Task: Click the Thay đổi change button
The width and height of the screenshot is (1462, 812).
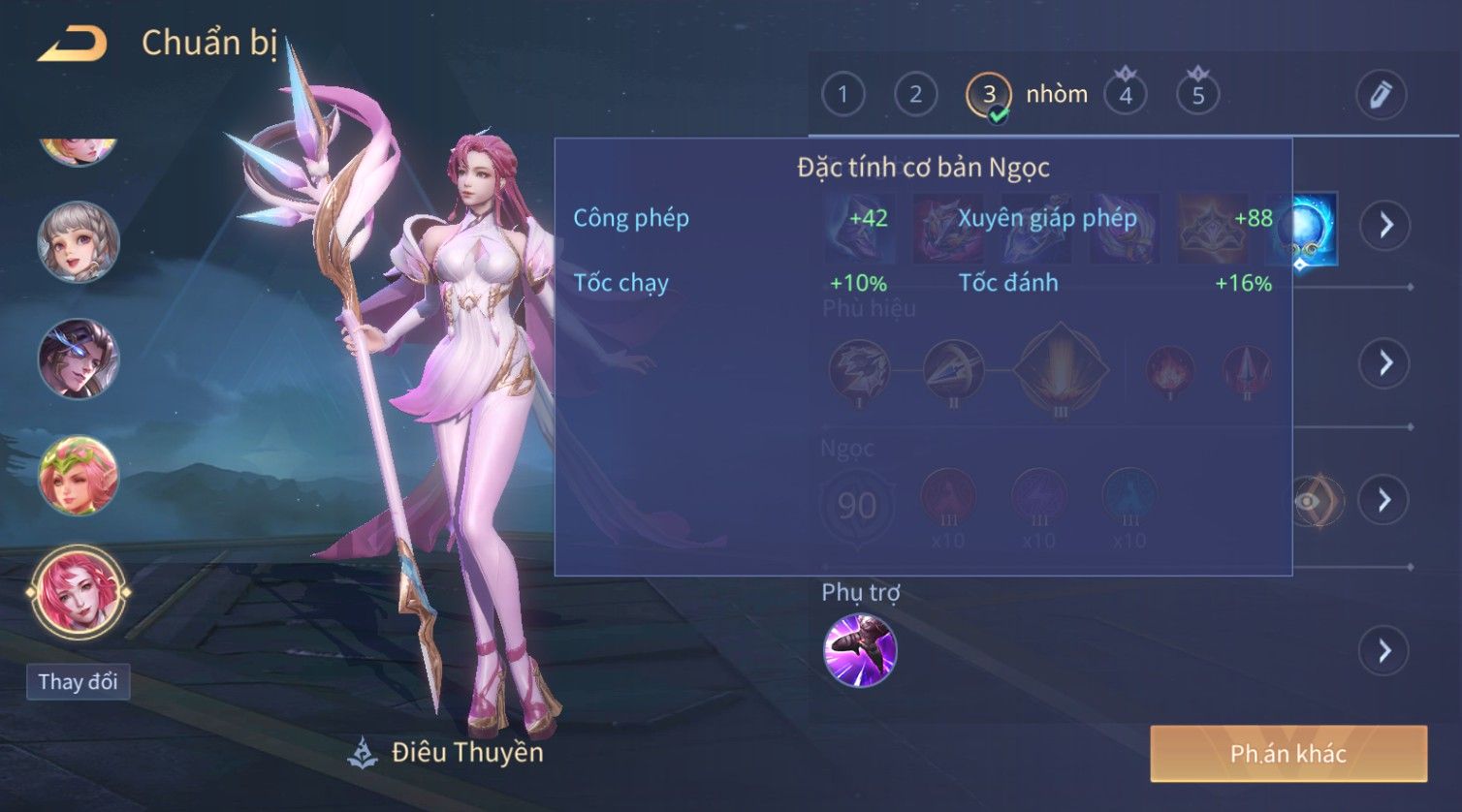Action: [78, 682]
